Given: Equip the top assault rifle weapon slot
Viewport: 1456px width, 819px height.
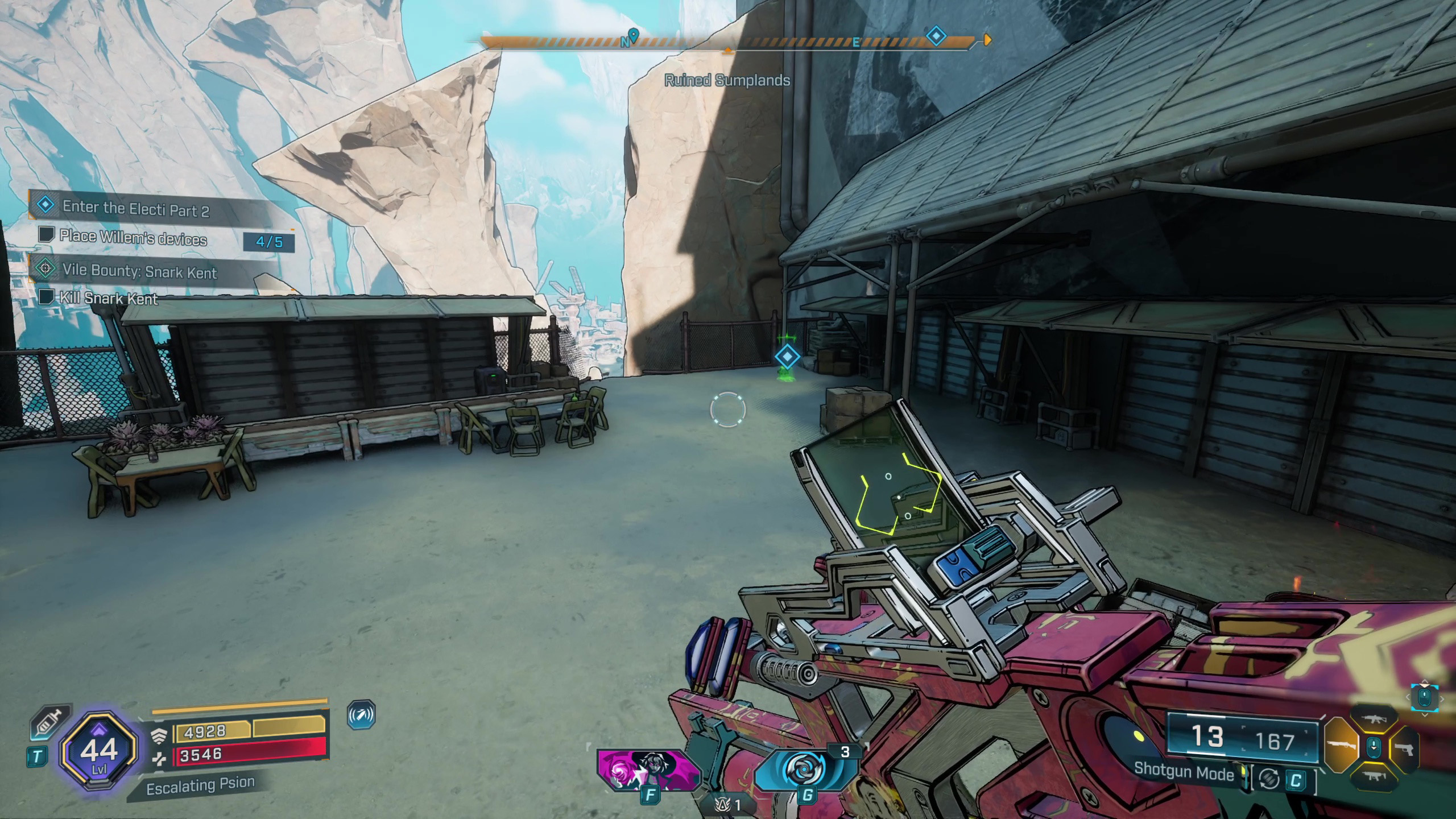Looking at the screenshot, I should coord(1374,719).
